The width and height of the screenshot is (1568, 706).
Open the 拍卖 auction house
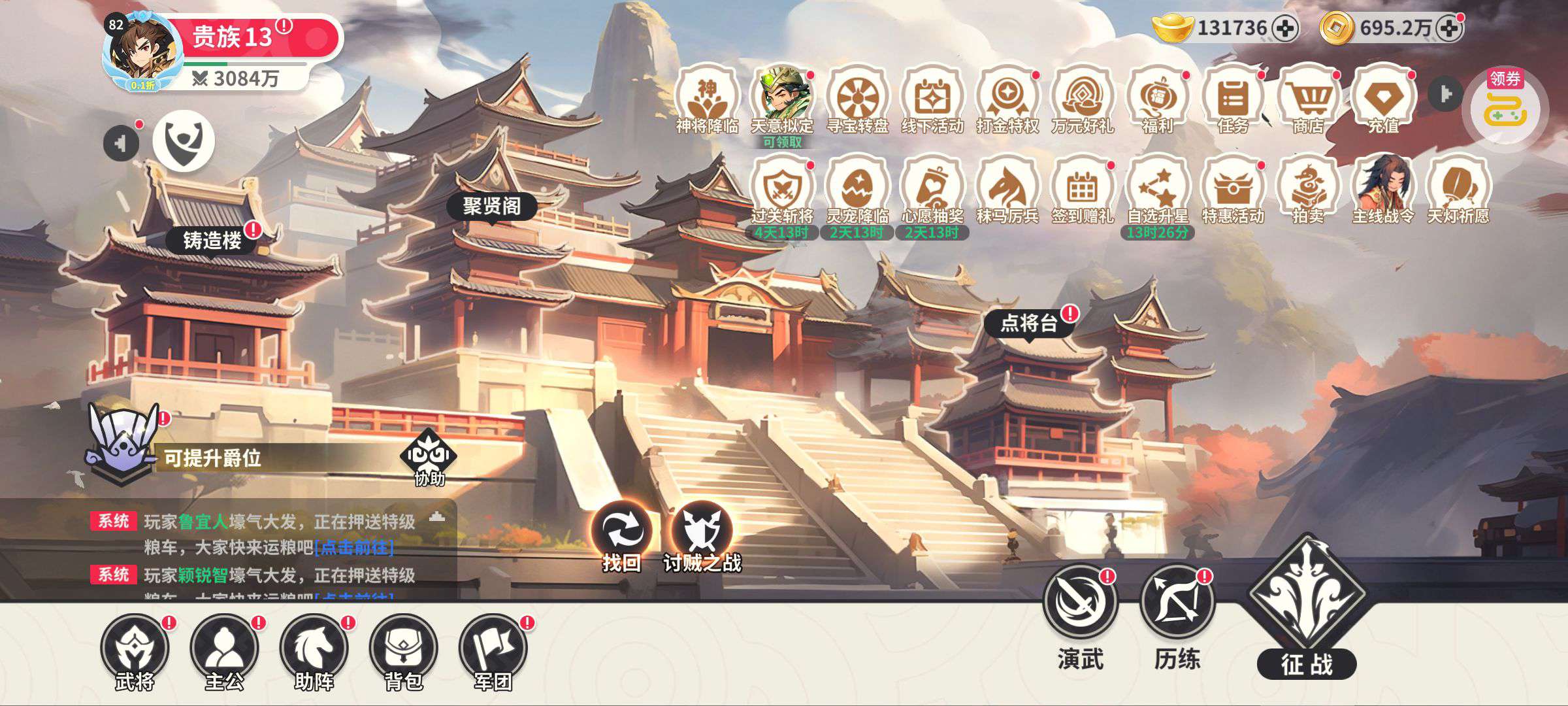[x=1308, y=190]
